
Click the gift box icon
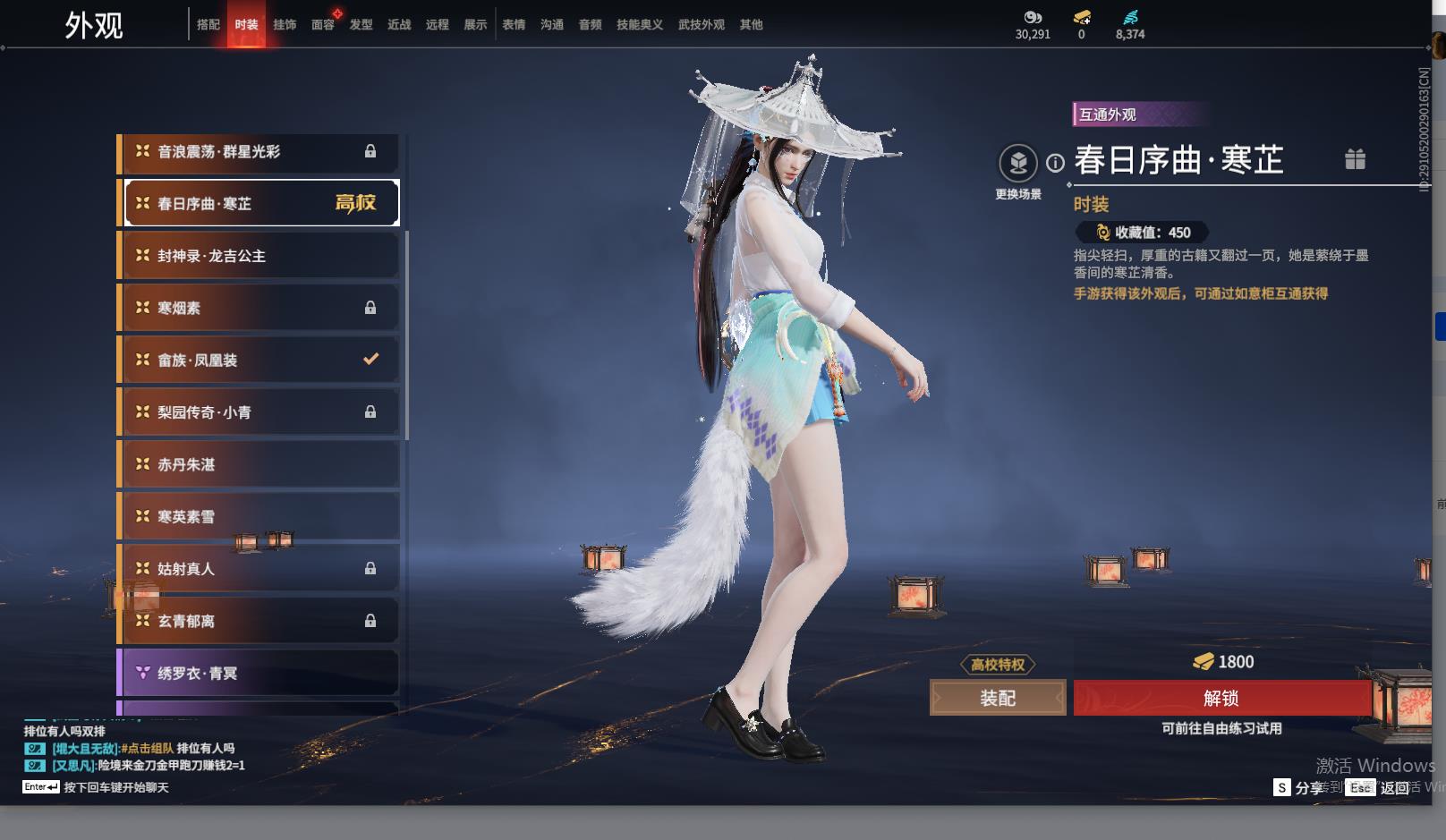pyautogui.click(x=1355, y=159)
